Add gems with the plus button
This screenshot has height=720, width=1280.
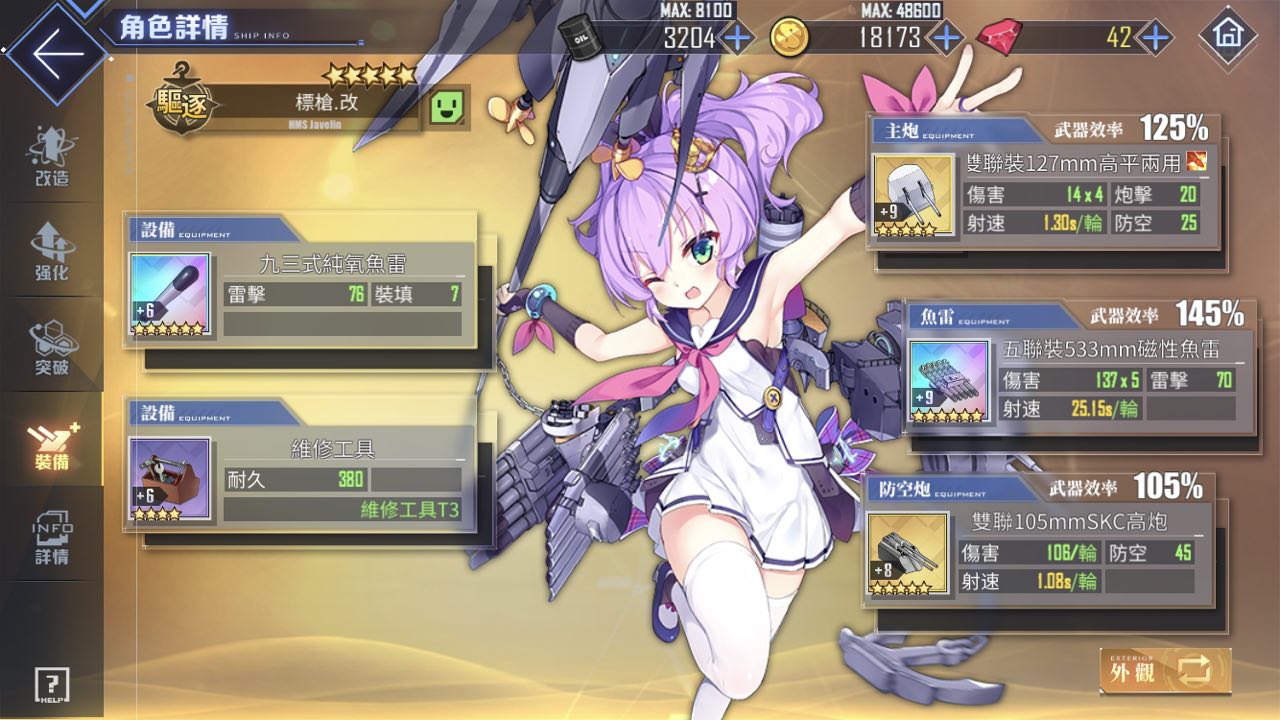tap(1155, 38)
